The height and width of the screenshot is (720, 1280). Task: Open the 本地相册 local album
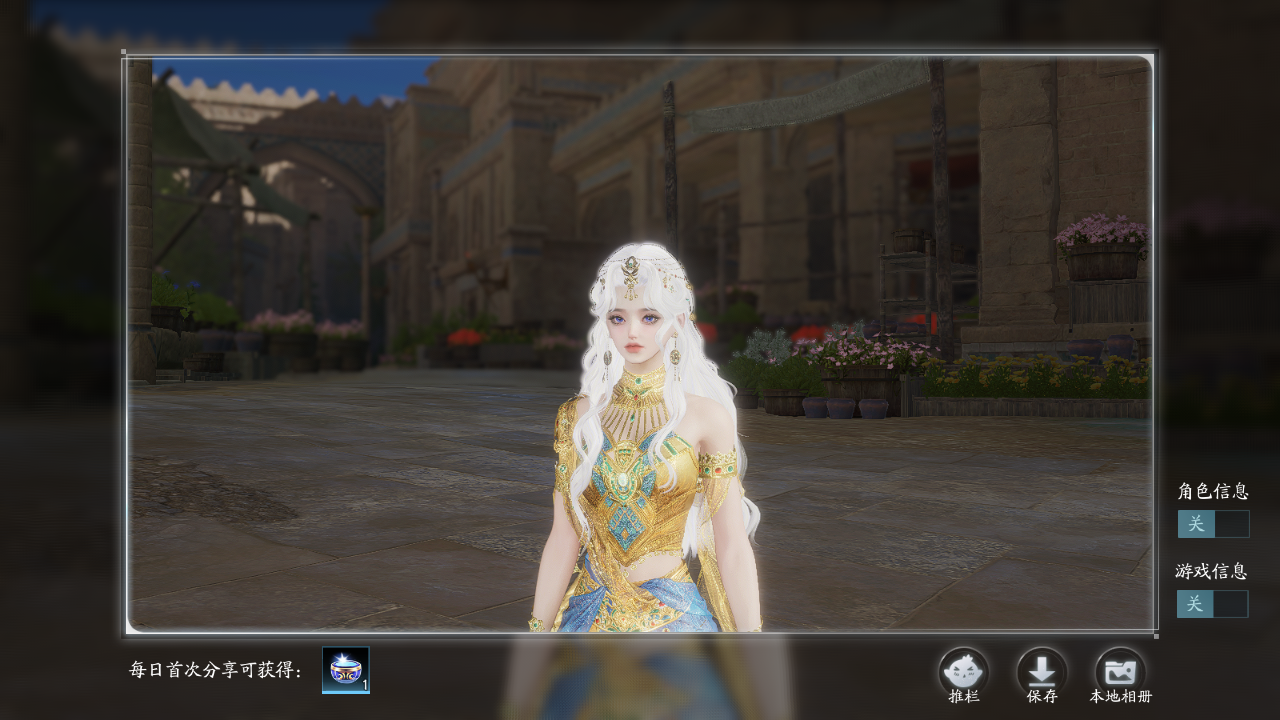click(1120, 672)
